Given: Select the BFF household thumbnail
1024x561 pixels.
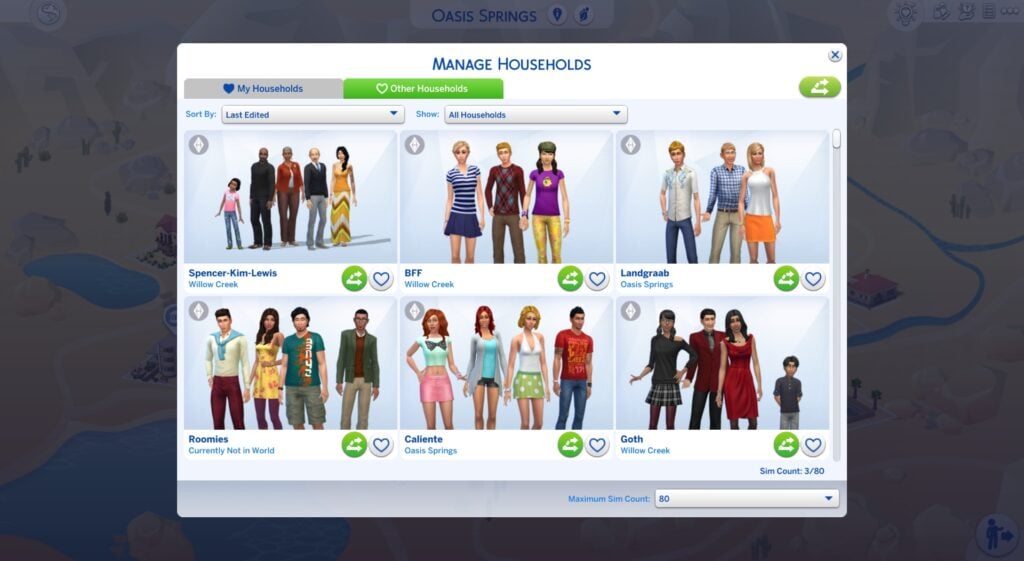Looking at the screenshot, I should click(x=506, y=198).
